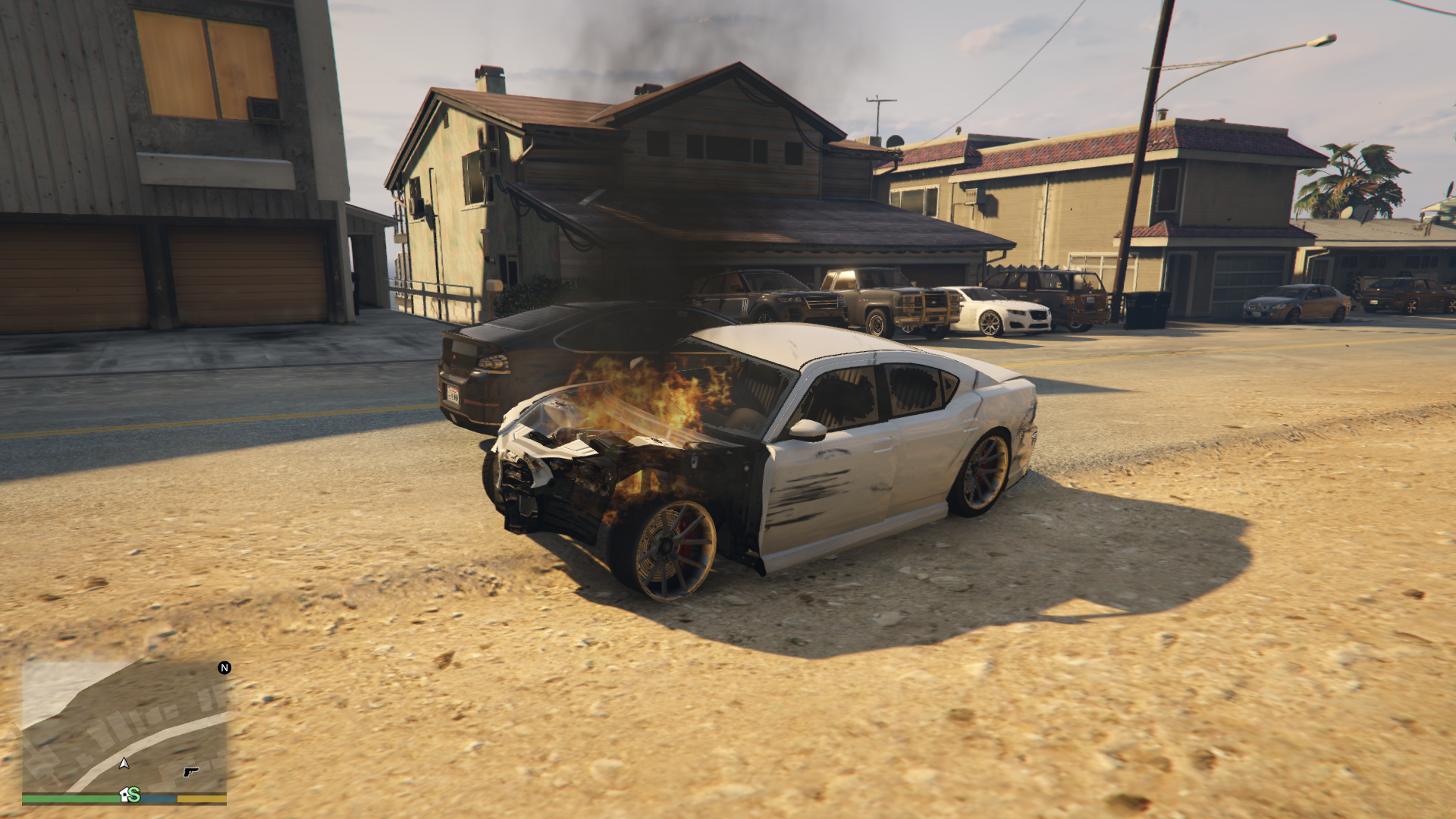Select the player arrow on the minimap
The width and height of the screenshot is (1456, 819).
click(x=124, y=763)
